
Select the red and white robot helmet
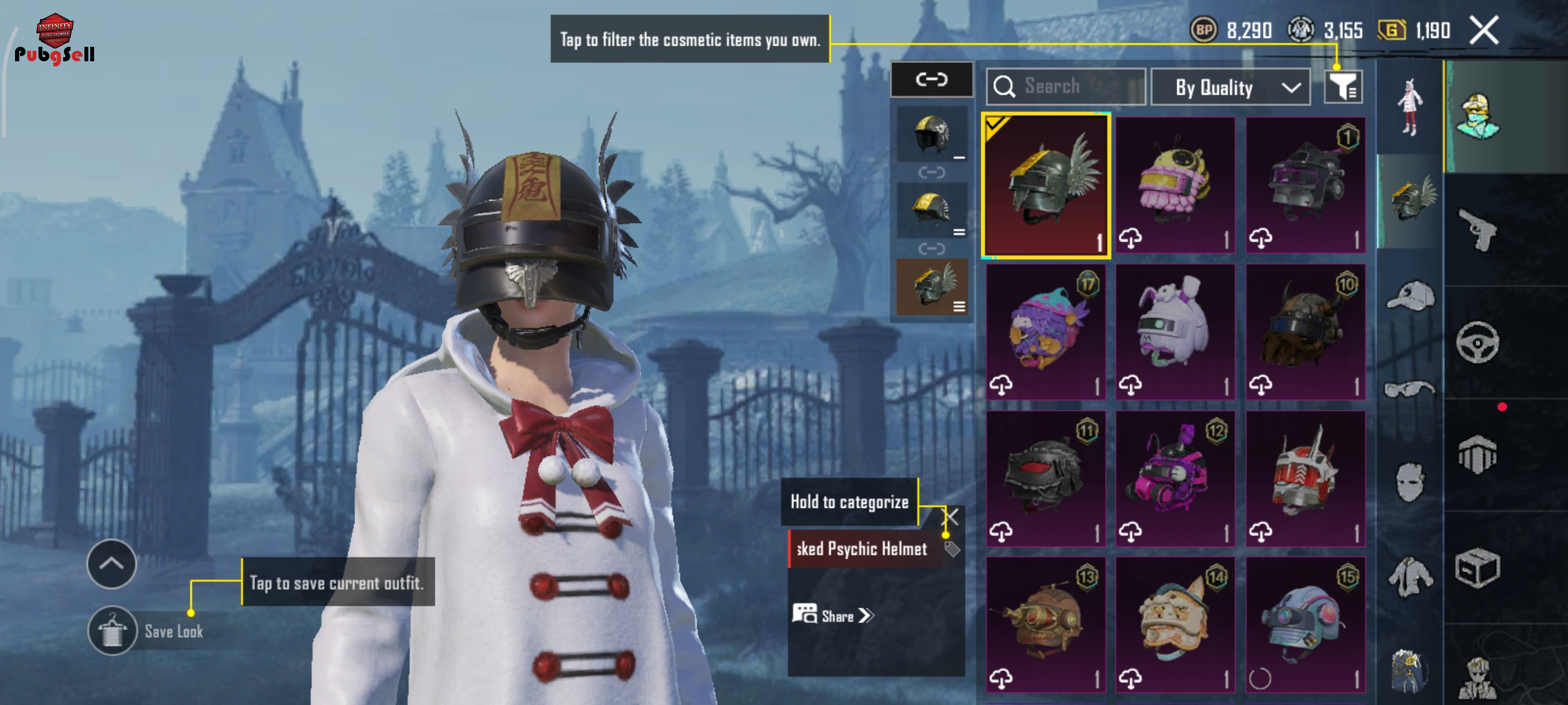point(1305,478)
